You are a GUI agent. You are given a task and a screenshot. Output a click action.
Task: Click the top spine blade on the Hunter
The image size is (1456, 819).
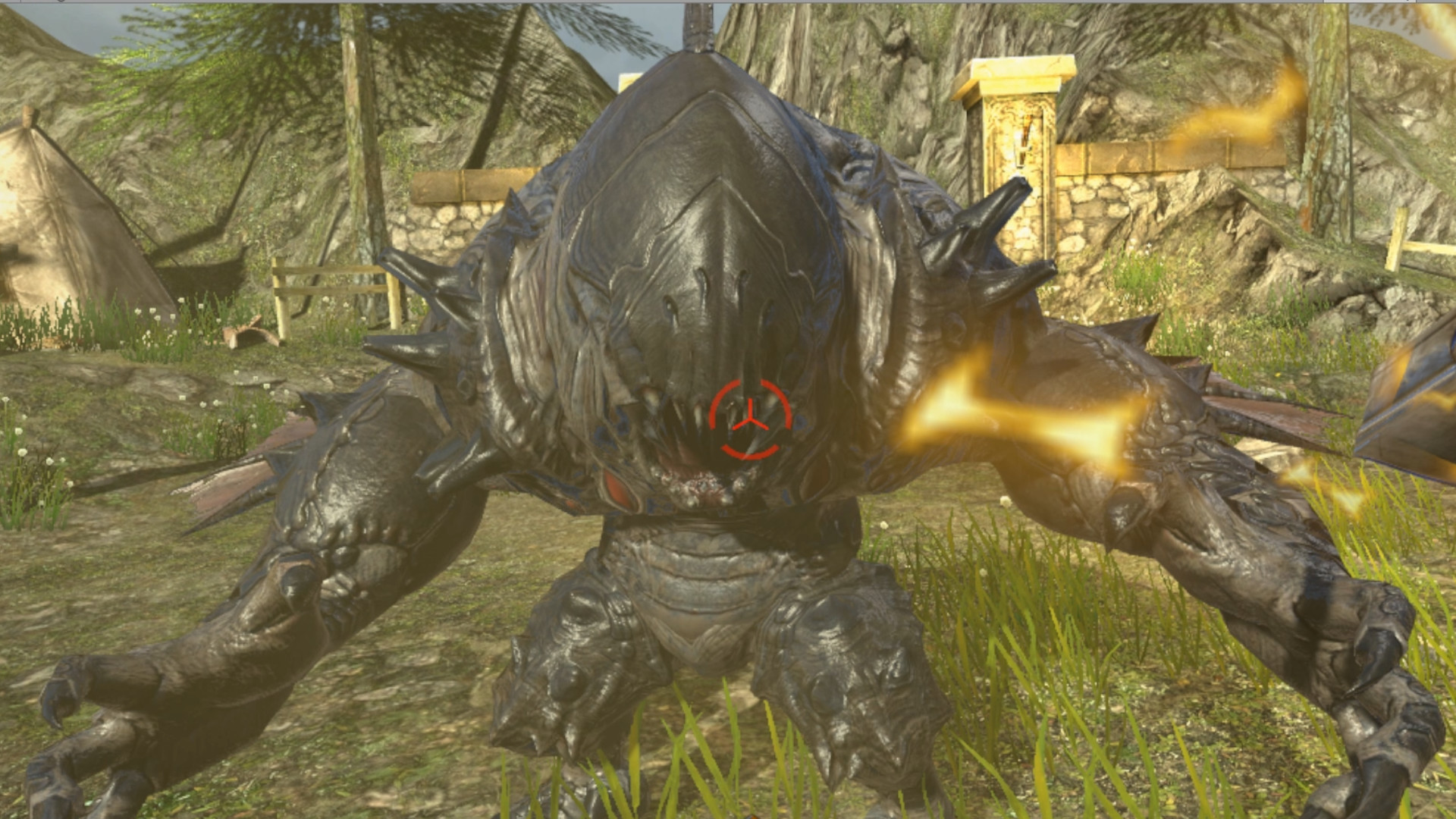698,23
